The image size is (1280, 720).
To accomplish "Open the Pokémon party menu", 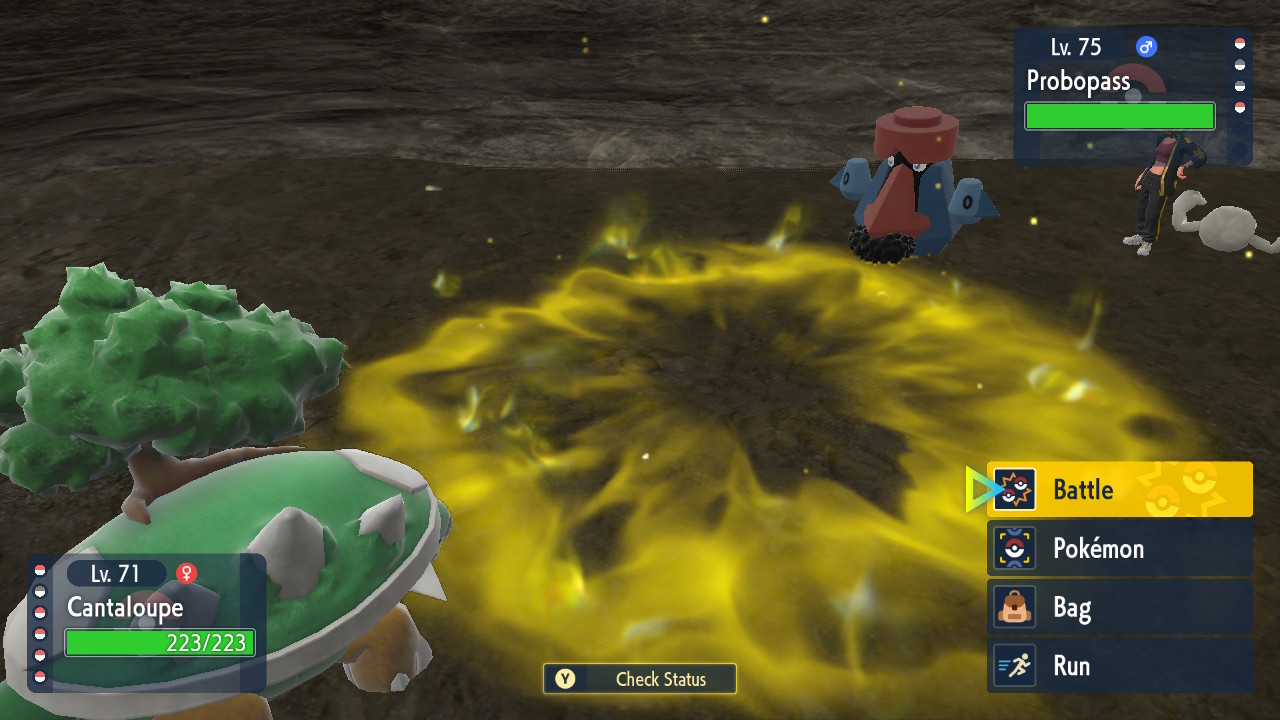I will tap(1120, 548).
